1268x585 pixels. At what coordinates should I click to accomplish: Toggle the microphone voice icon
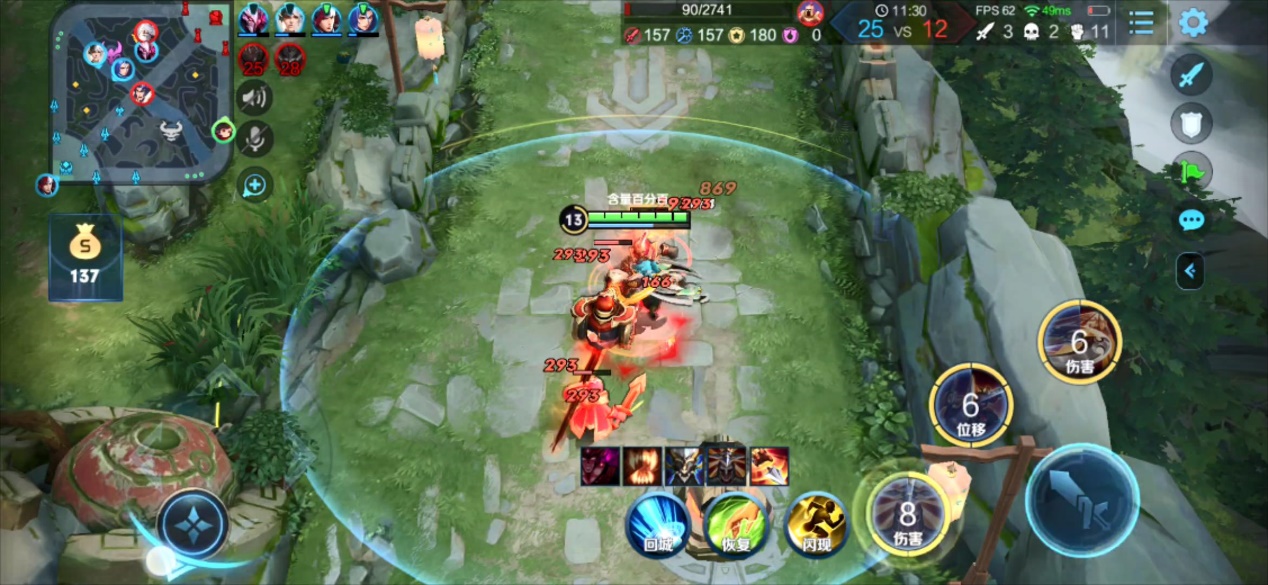(255, 139)
